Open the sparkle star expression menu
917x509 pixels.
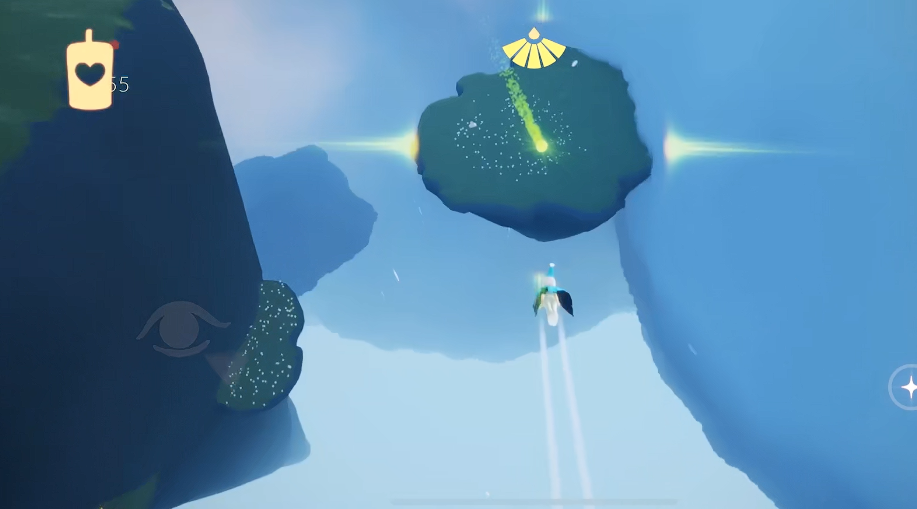tap(907, 387)
